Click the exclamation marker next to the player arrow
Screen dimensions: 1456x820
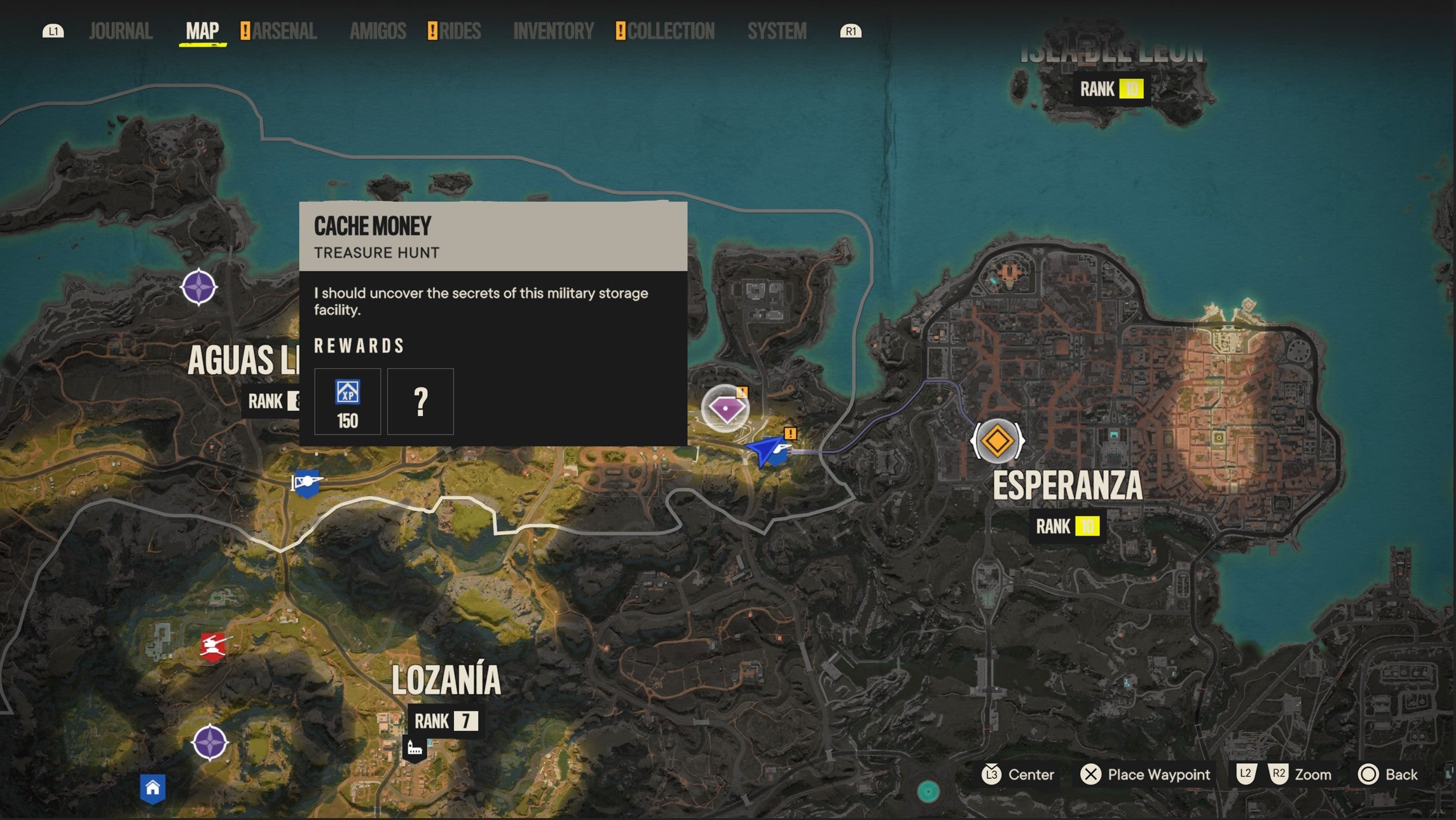pos(790,434)
